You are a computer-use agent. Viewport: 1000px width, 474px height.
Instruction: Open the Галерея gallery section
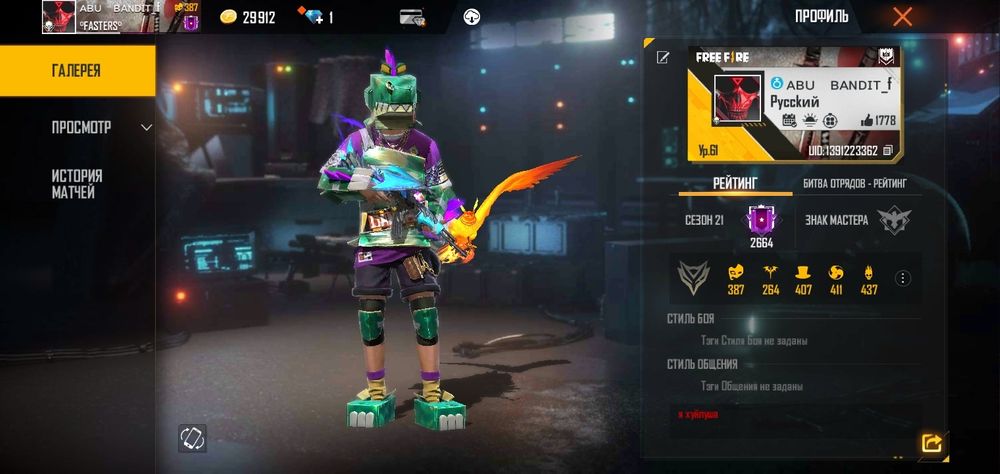(x=76, y=71)
